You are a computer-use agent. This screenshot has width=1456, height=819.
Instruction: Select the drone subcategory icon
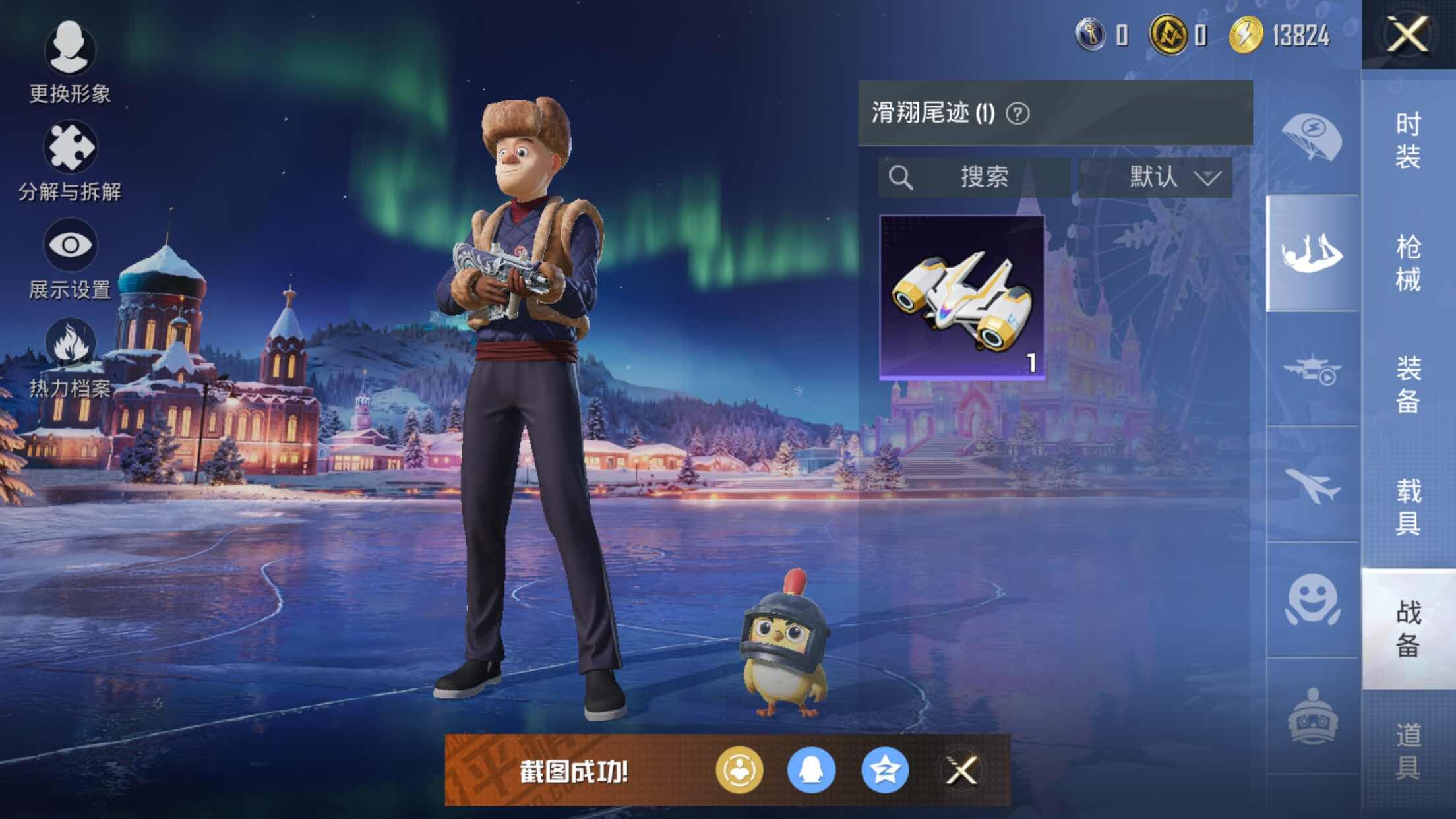(x=1312, y=369)
